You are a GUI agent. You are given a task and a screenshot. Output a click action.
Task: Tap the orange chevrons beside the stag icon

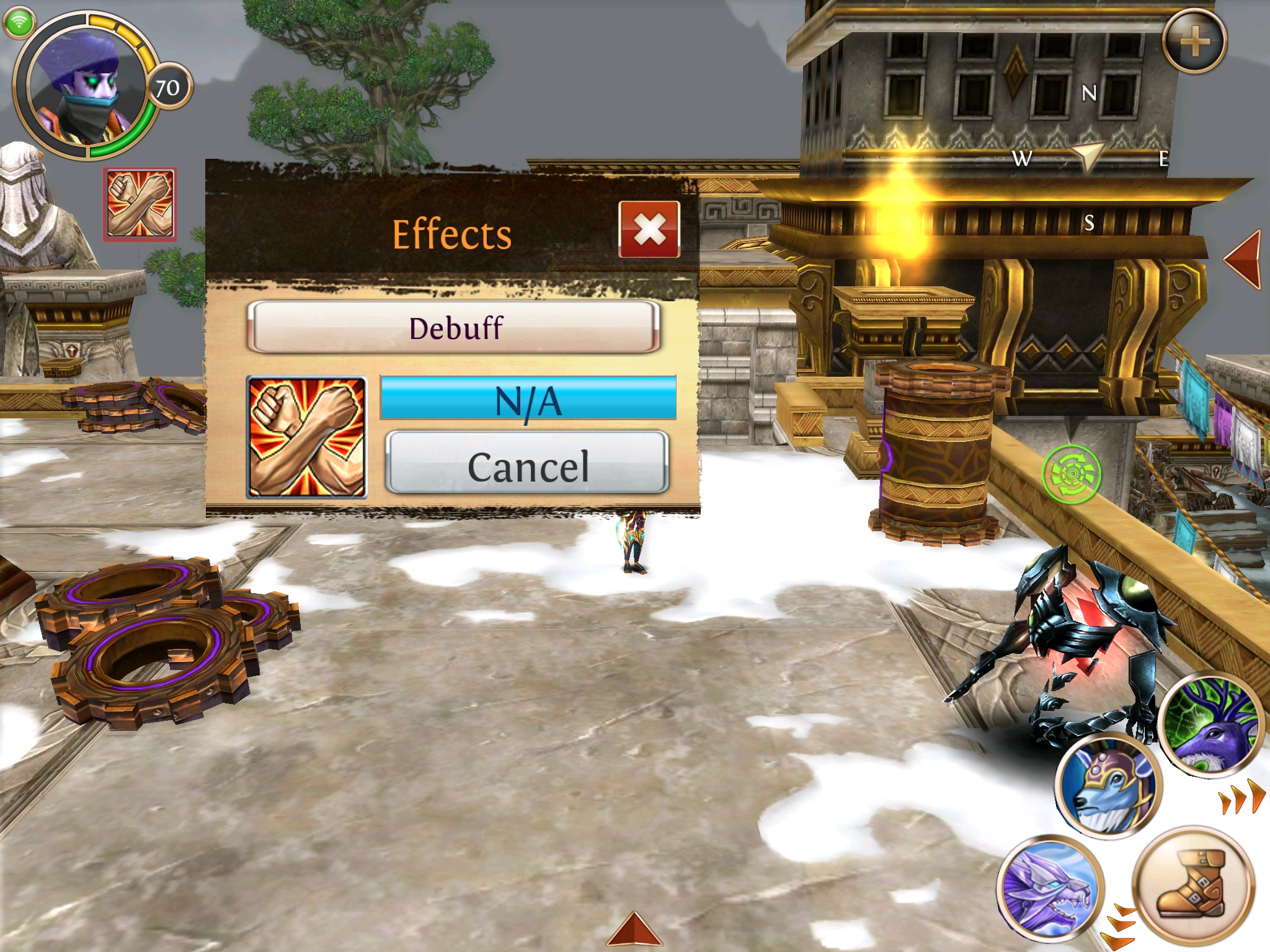click(1241, 798)
